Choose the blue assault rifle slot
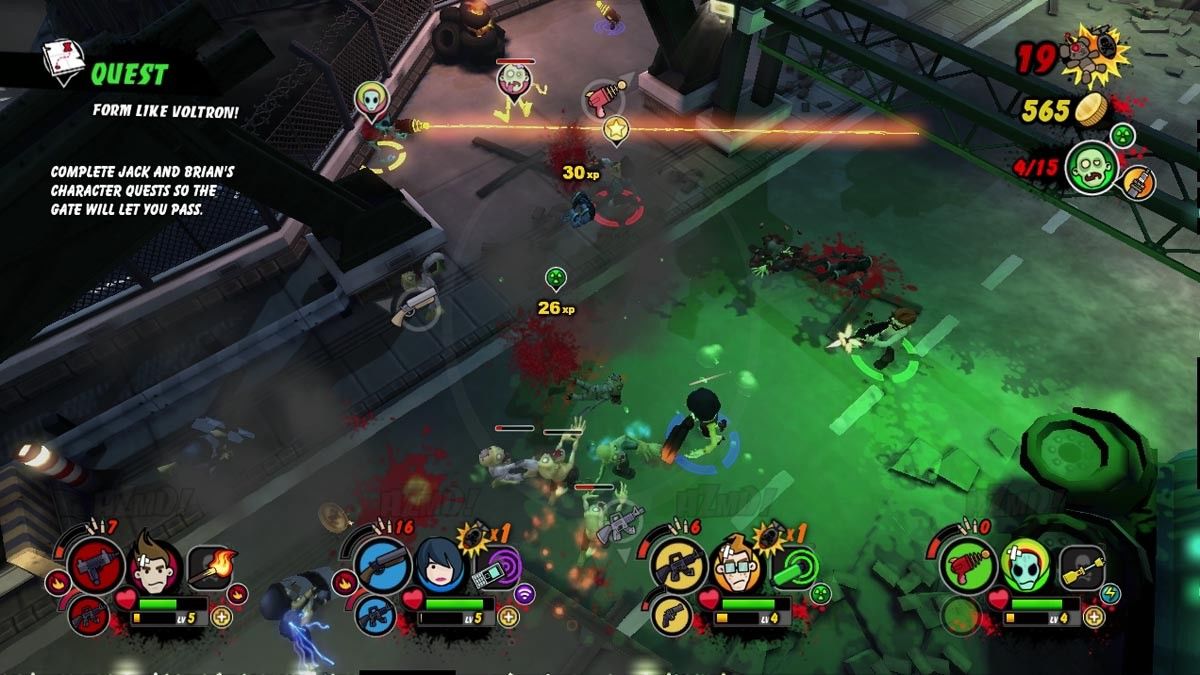Screen dimensions: 1200x675 click(x=375, y=613)
